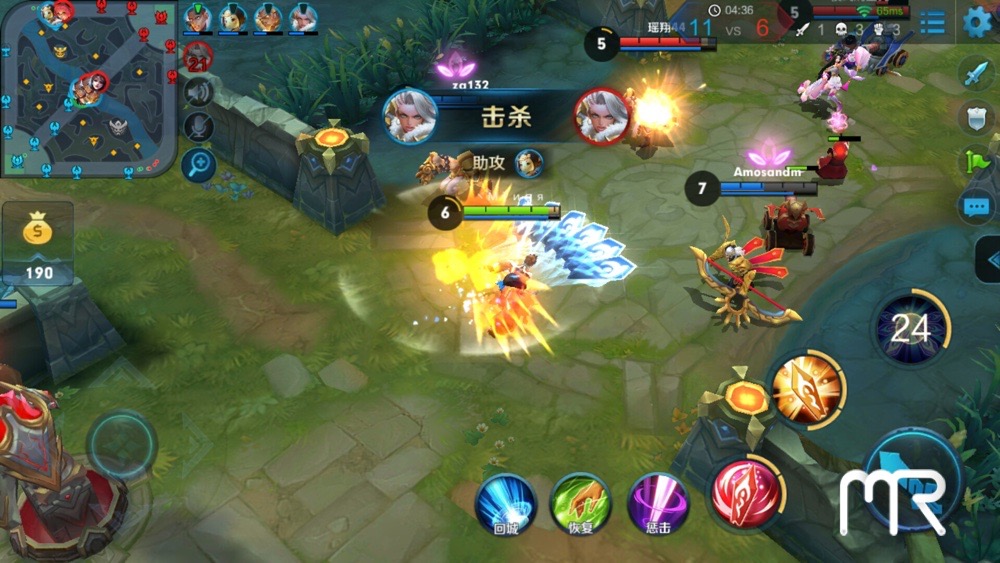The image size is (1000, 563).
Task: Toggle the muted speaker icon
Action: point(199,92)
